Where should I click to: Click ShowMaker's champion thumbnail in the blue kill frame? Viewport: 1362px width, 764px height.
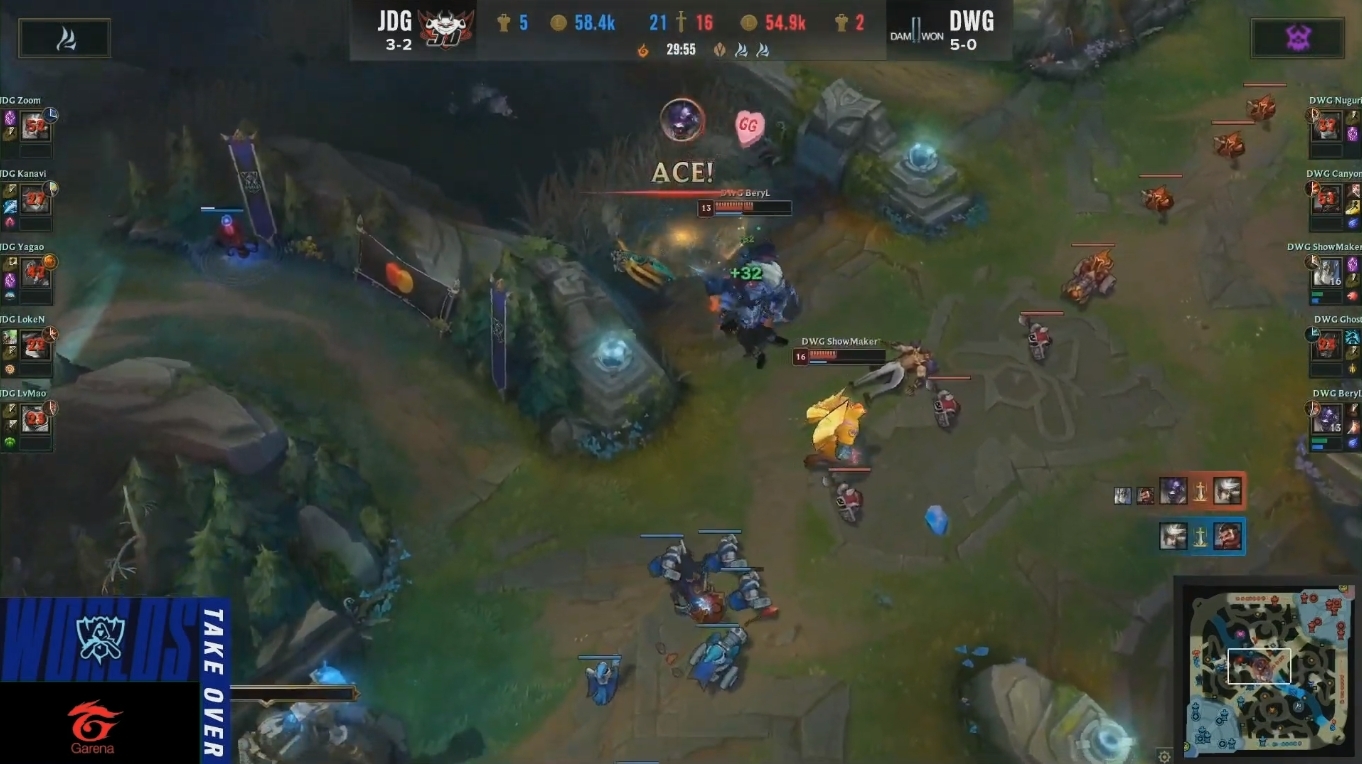pos(1173,535)
